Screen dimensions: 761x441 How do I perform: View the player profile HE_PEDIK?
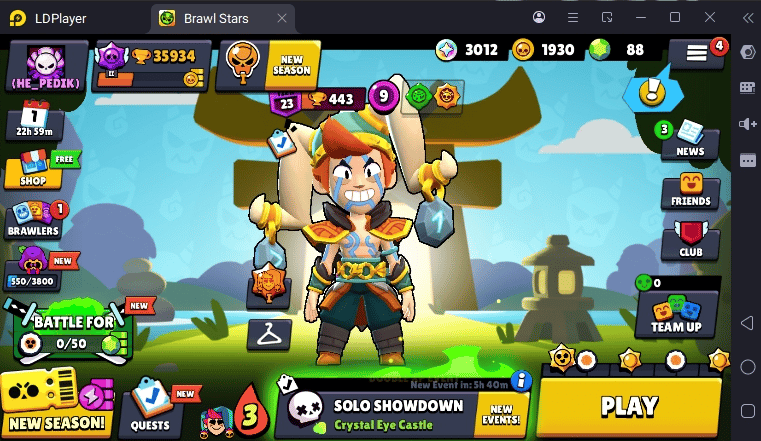tap(46, 68)
